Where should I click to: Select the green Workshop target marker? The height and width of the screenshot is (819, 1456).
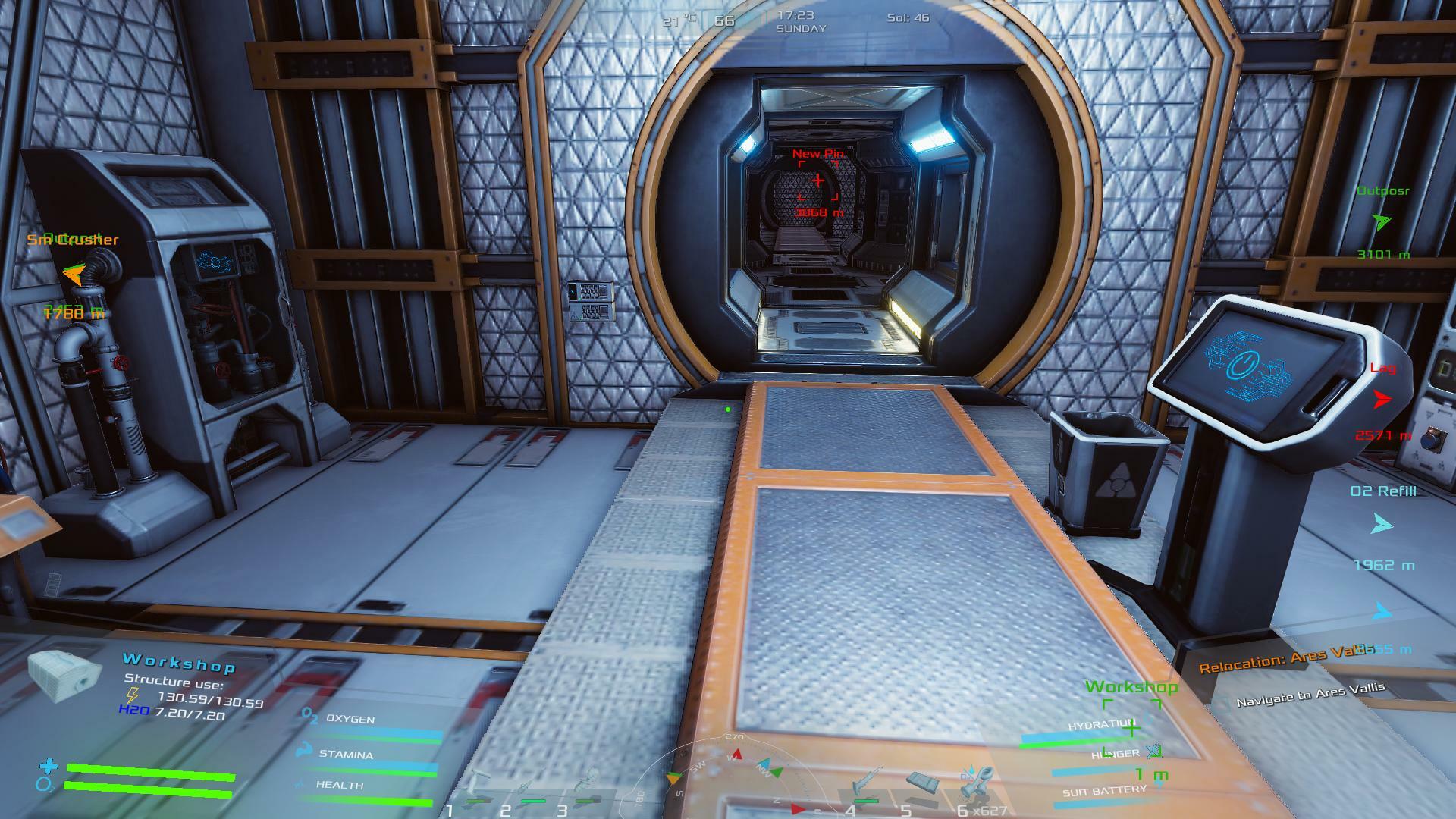pos(1131,729)
